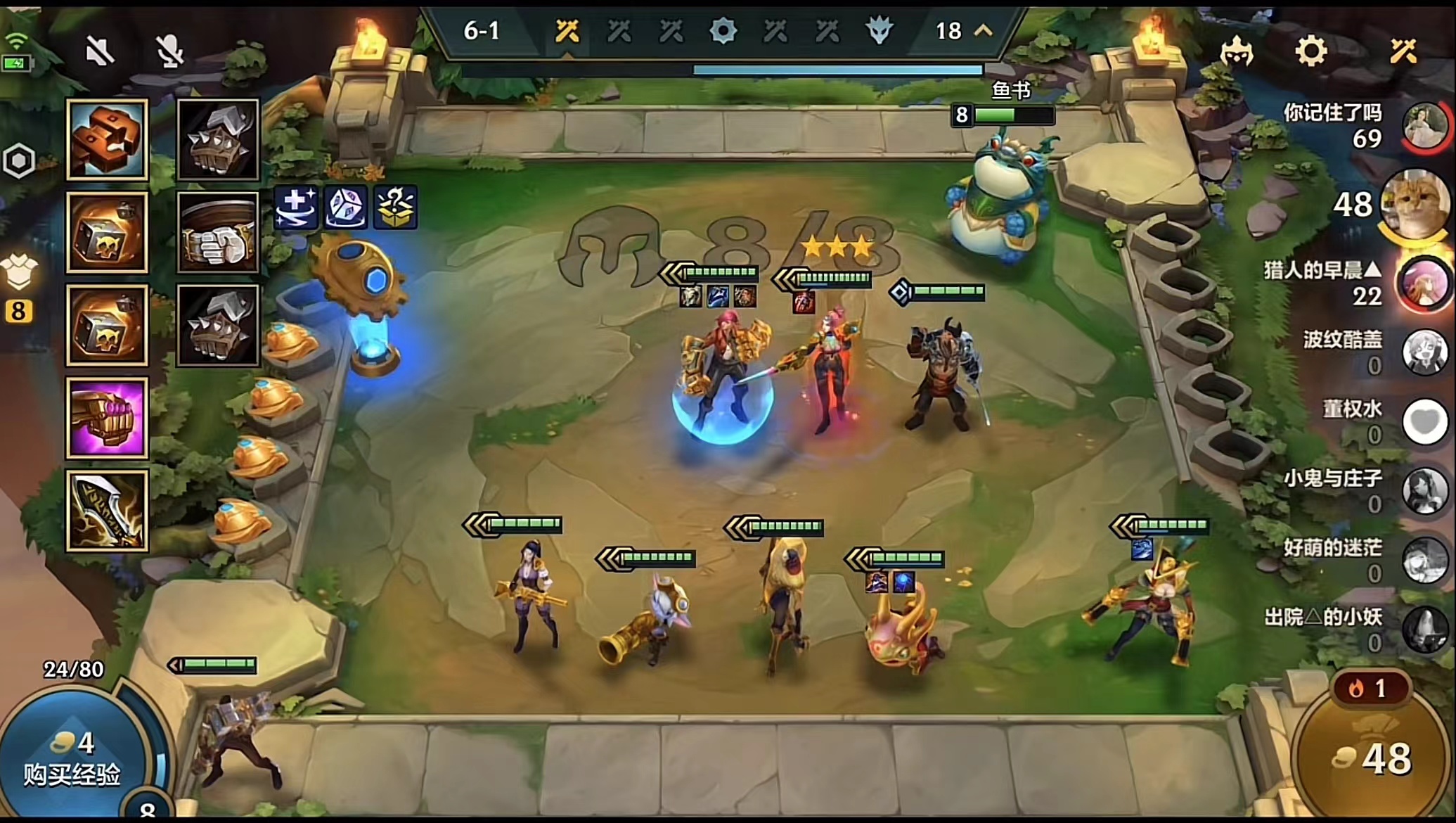Viewport: 1456px width, 823px height.
Task: View the dice augment icon
Action: [x=345, y=208]
